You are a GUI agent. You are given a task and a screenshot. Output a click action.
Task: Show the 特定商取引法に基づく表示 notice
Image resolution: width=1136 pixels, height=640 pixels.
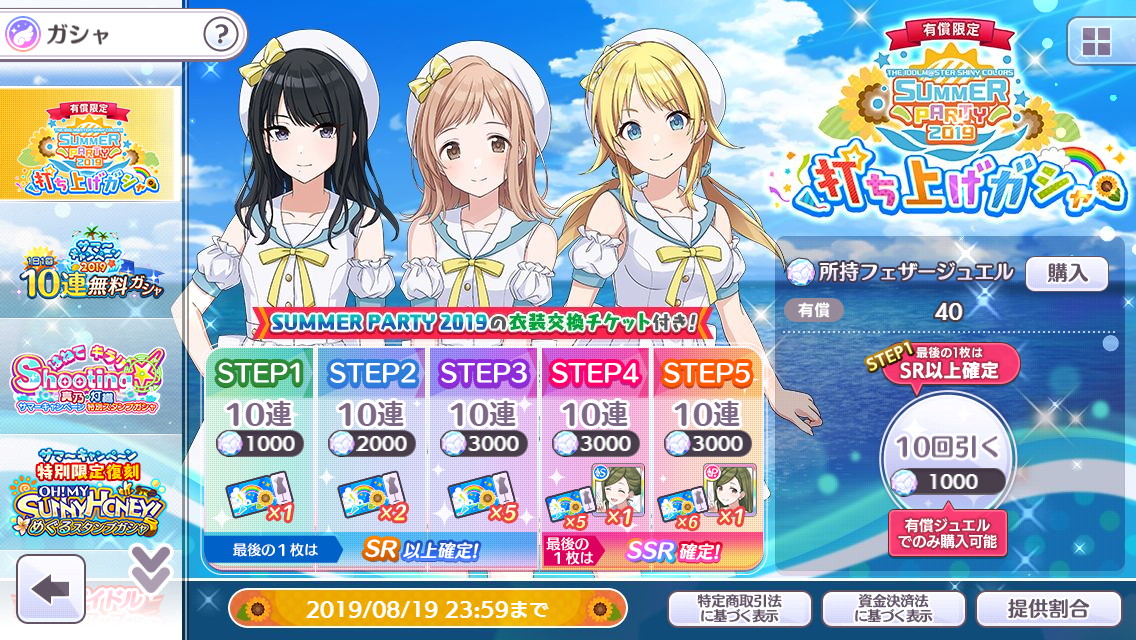coord(739,608)
